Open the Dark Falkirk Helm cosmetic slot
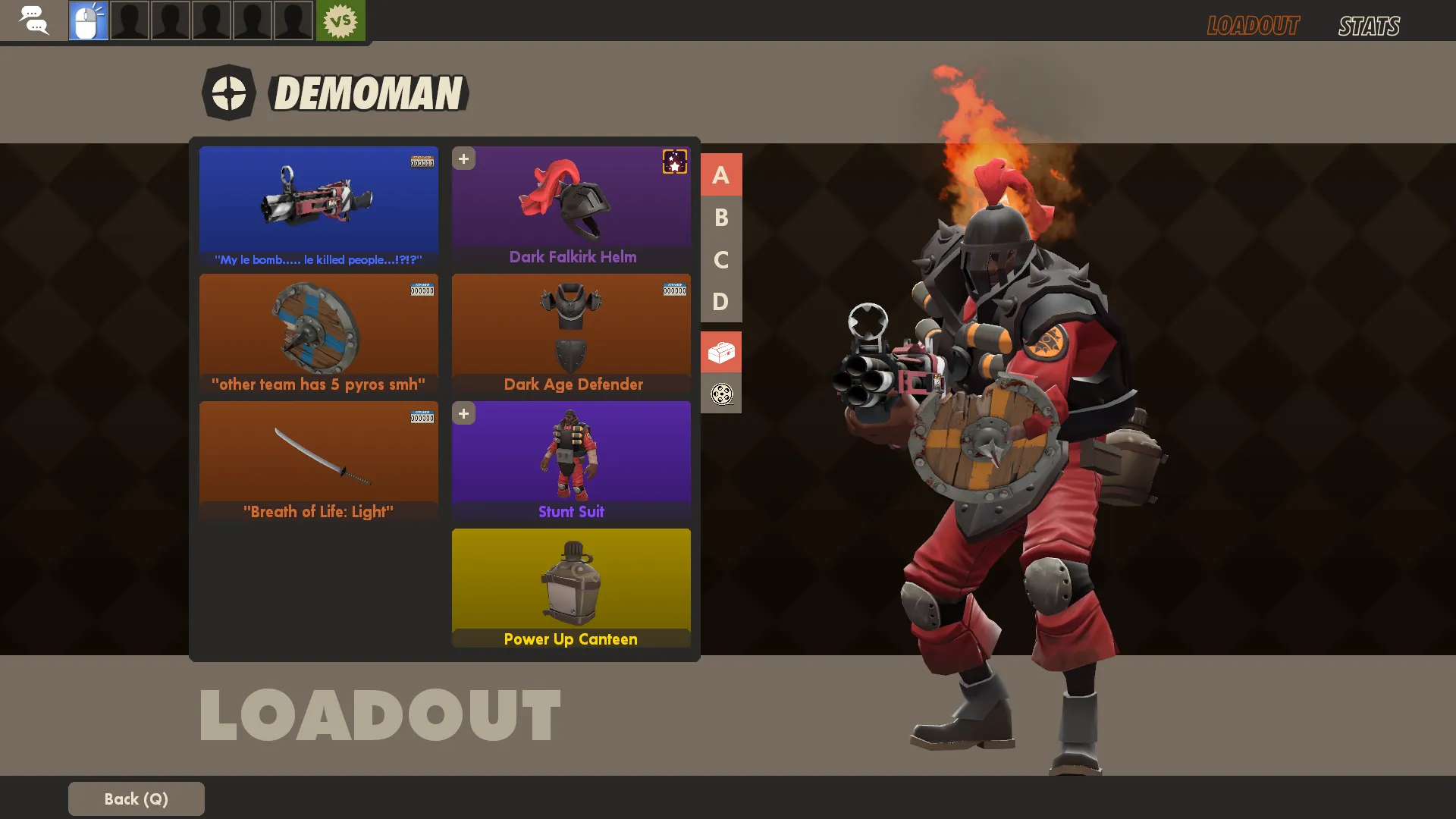 click(x=571, y=205)
